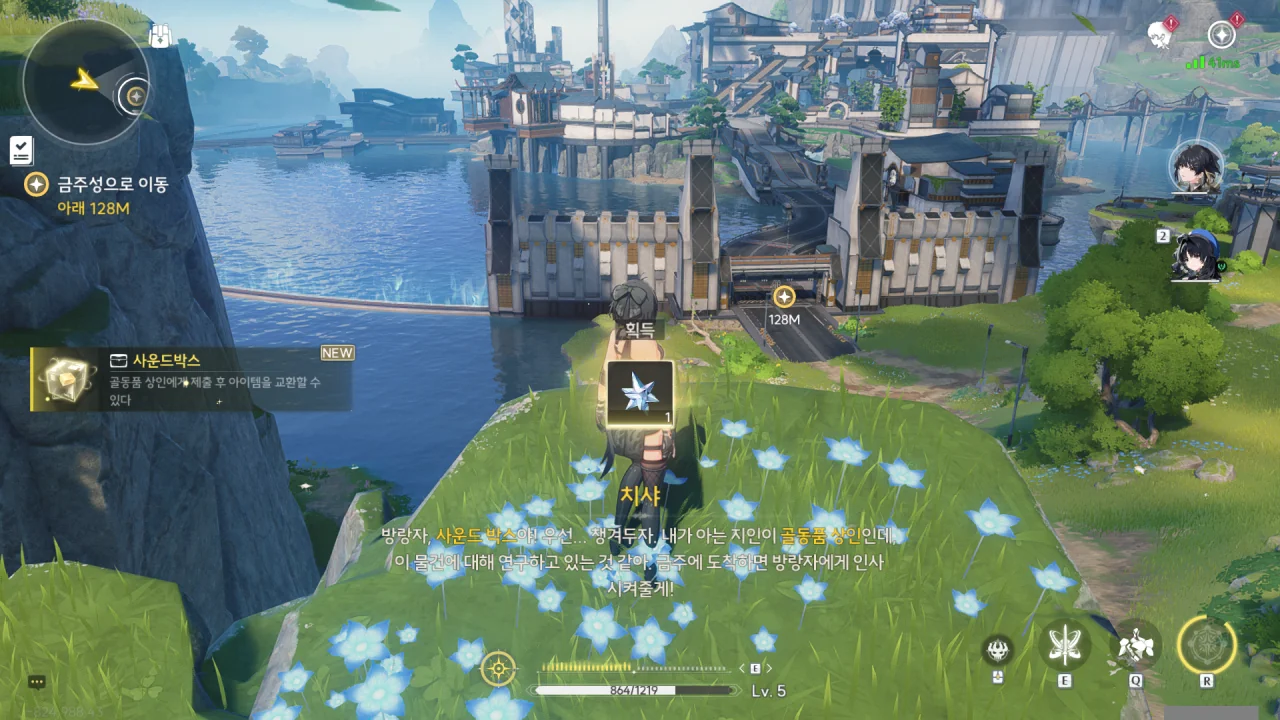Open the chat bubble icon
This screenshot has height=720, width=1280.
click(37, 682)
